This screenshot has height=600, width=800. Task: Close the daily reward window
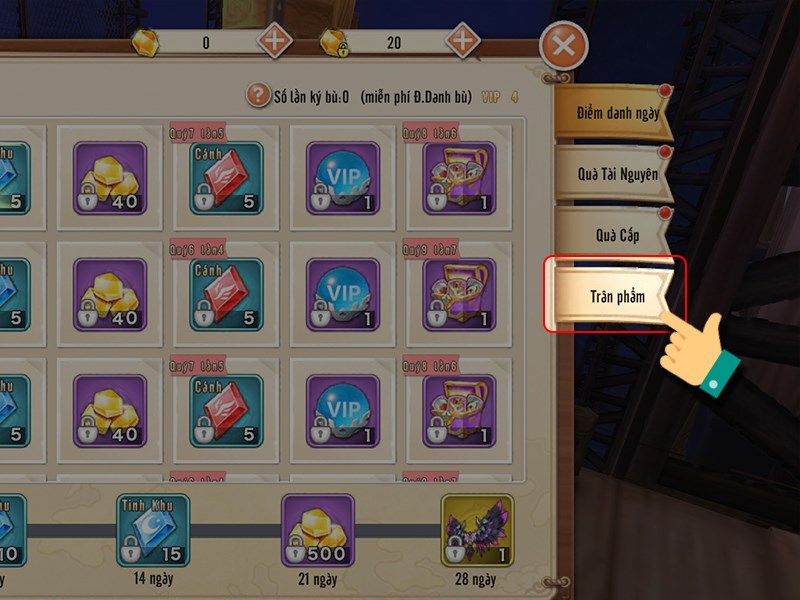tap(563, 45)
